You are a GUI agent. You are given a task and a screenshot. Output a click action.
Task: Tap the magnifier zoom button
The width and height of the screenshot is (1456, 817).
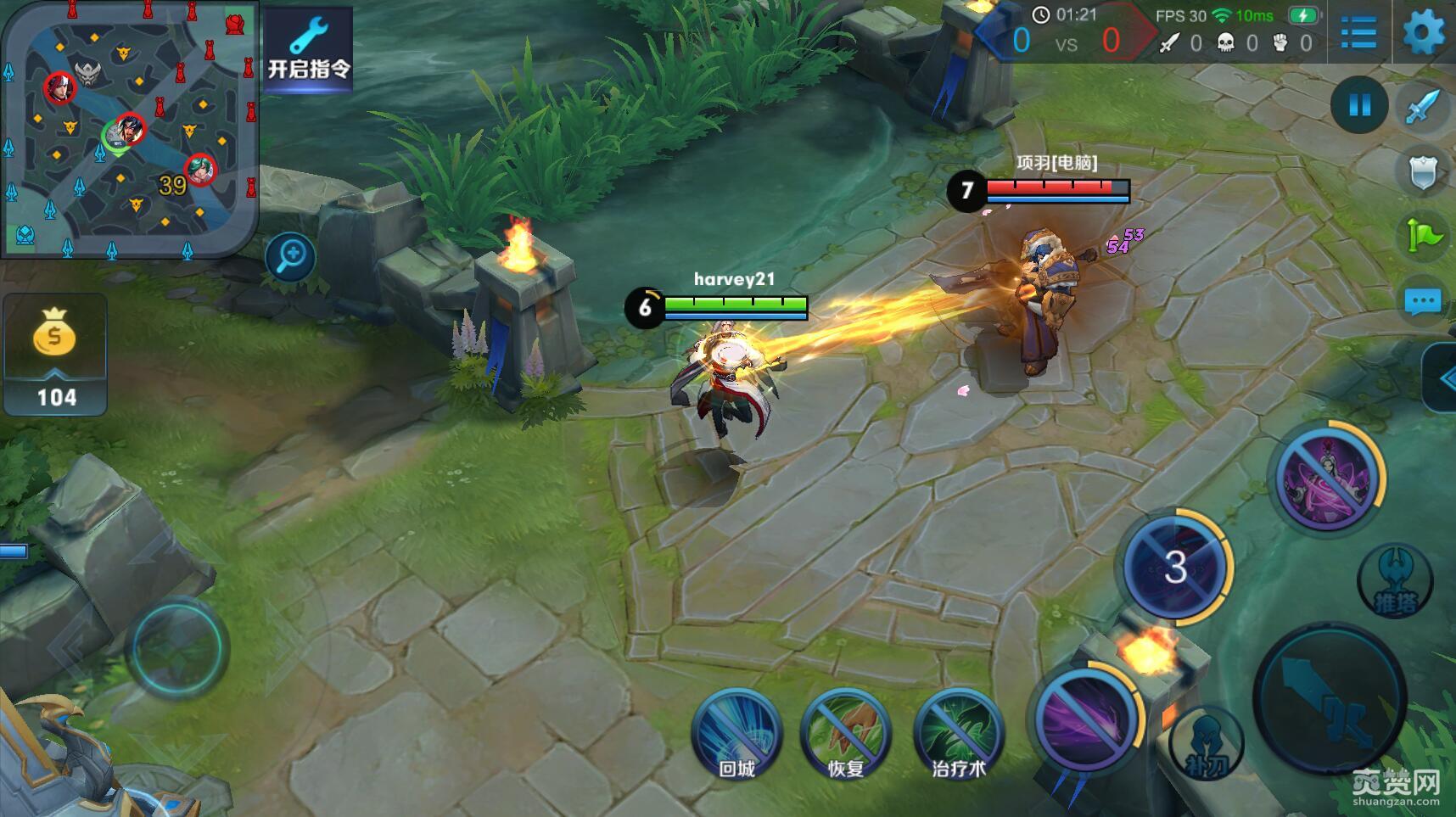coord(290,256)
